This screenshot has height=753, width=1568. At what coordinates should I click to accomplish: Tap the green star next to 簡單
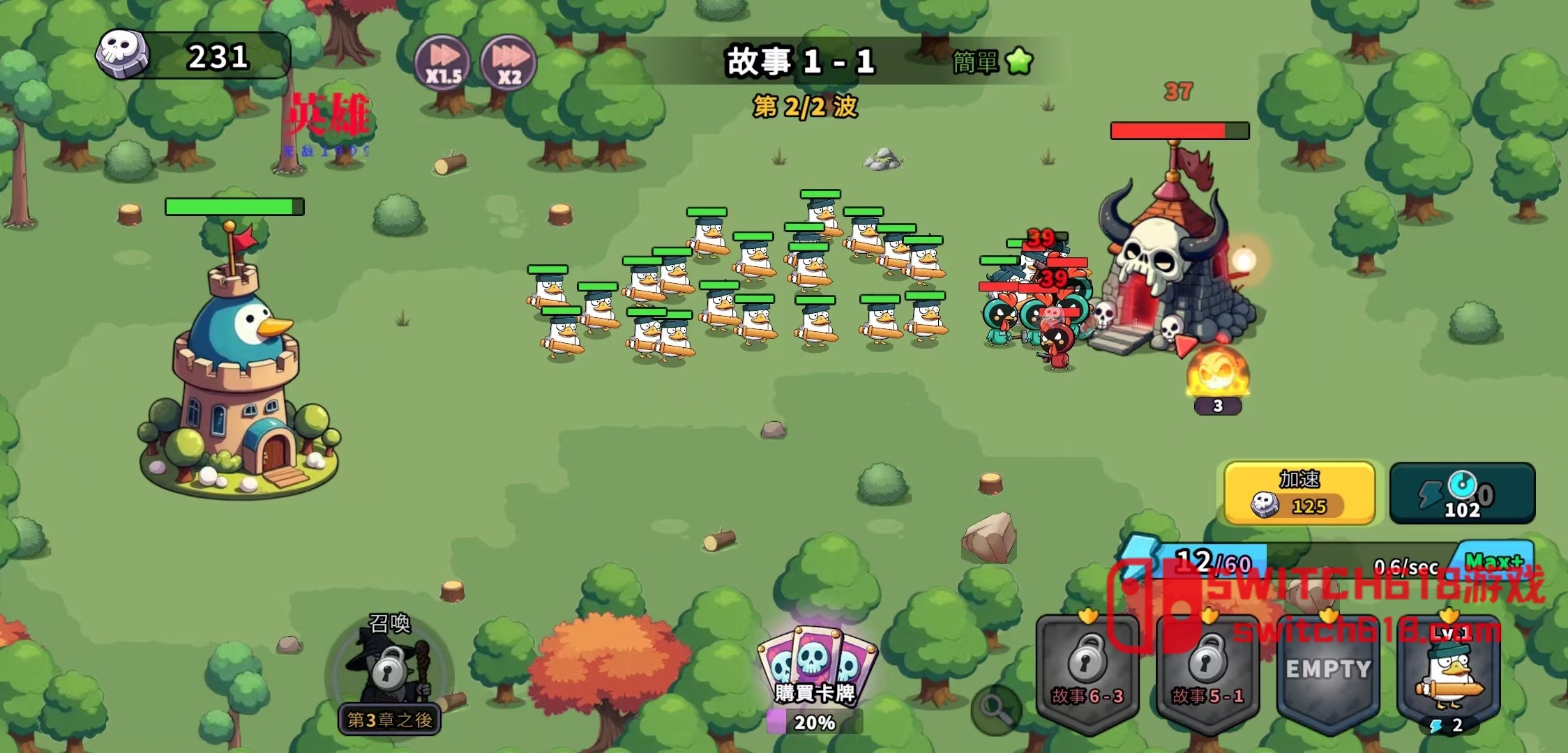click(x=1018, y=63)
